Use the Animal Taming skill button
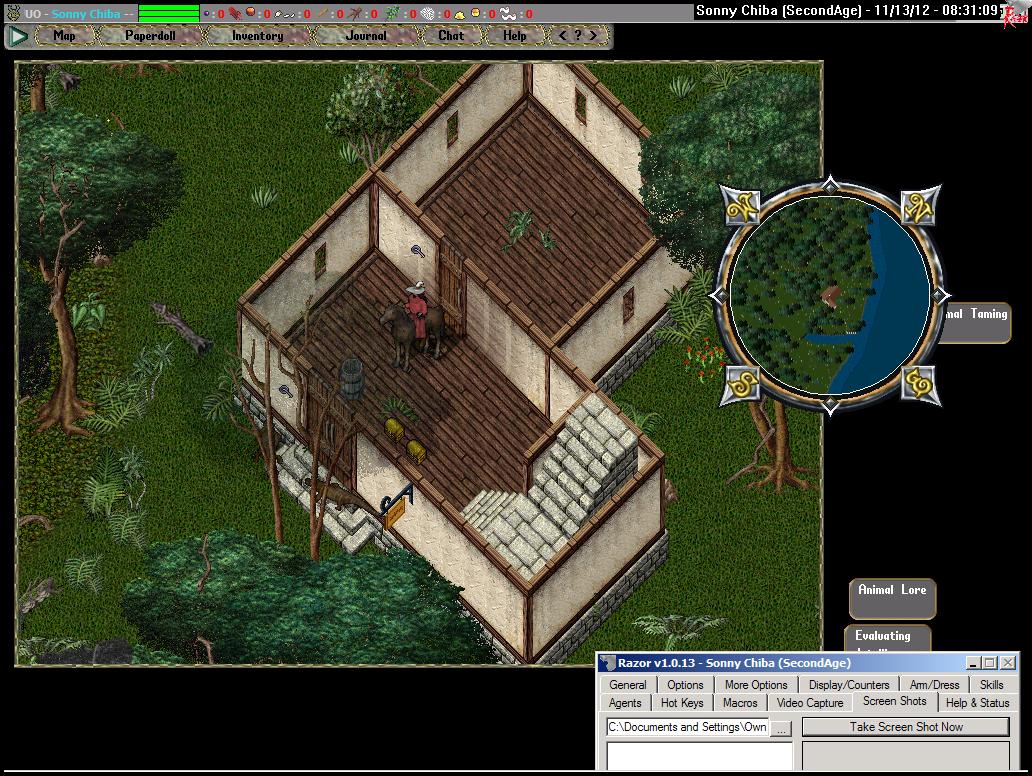 [x=975, y=318]
